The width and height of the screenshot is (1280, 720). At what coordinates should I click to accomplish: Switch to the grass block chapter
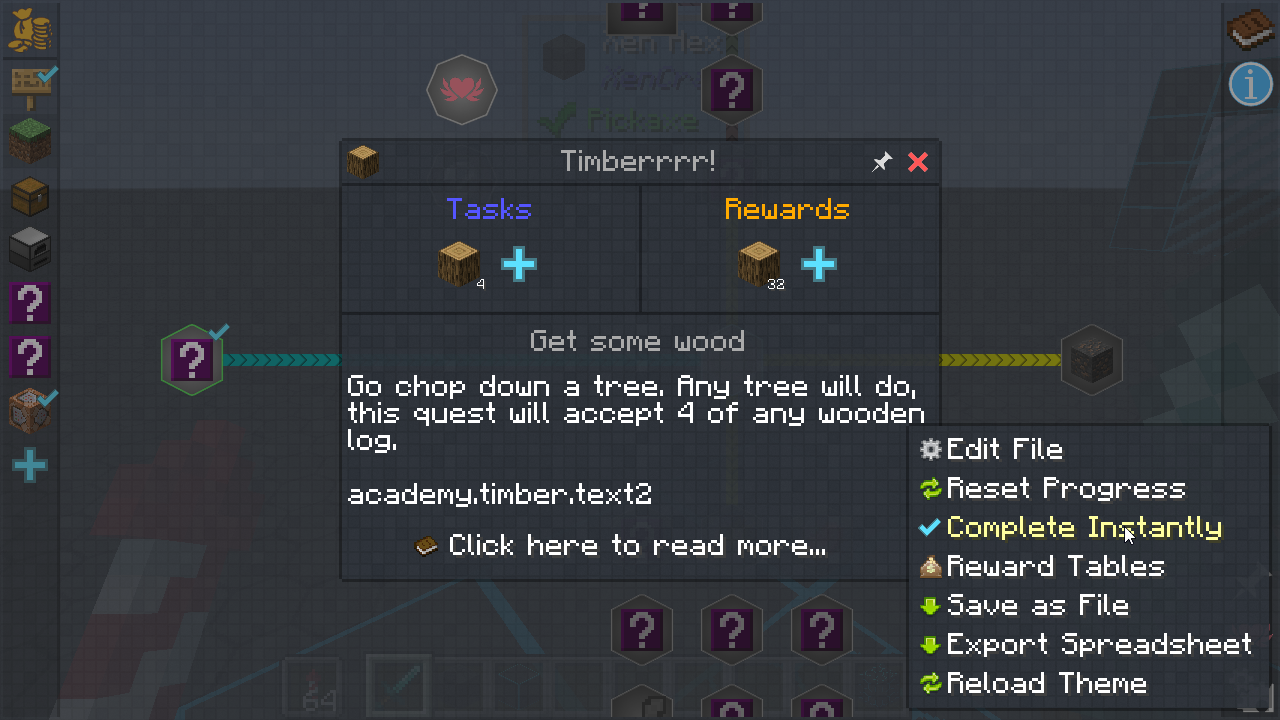[x=30, y=140]
